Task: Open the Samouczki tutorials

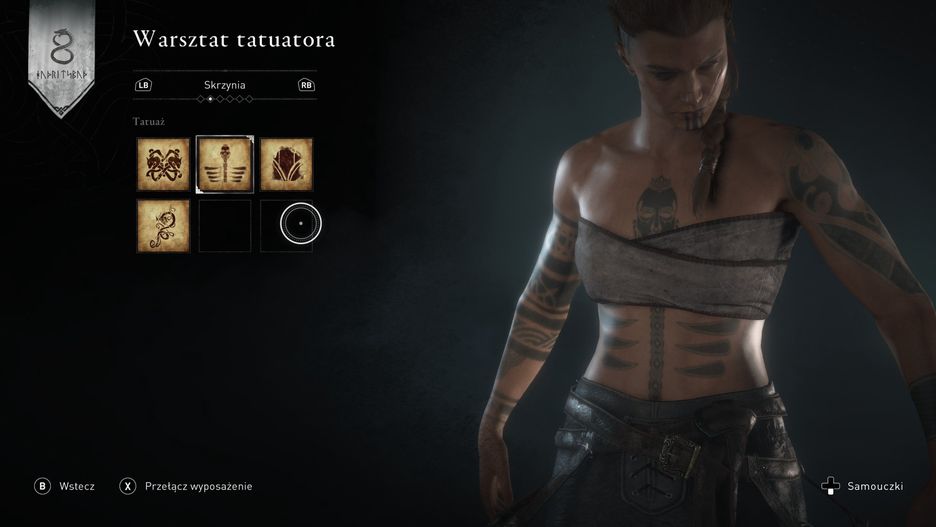Action: [x=866, y=487]
